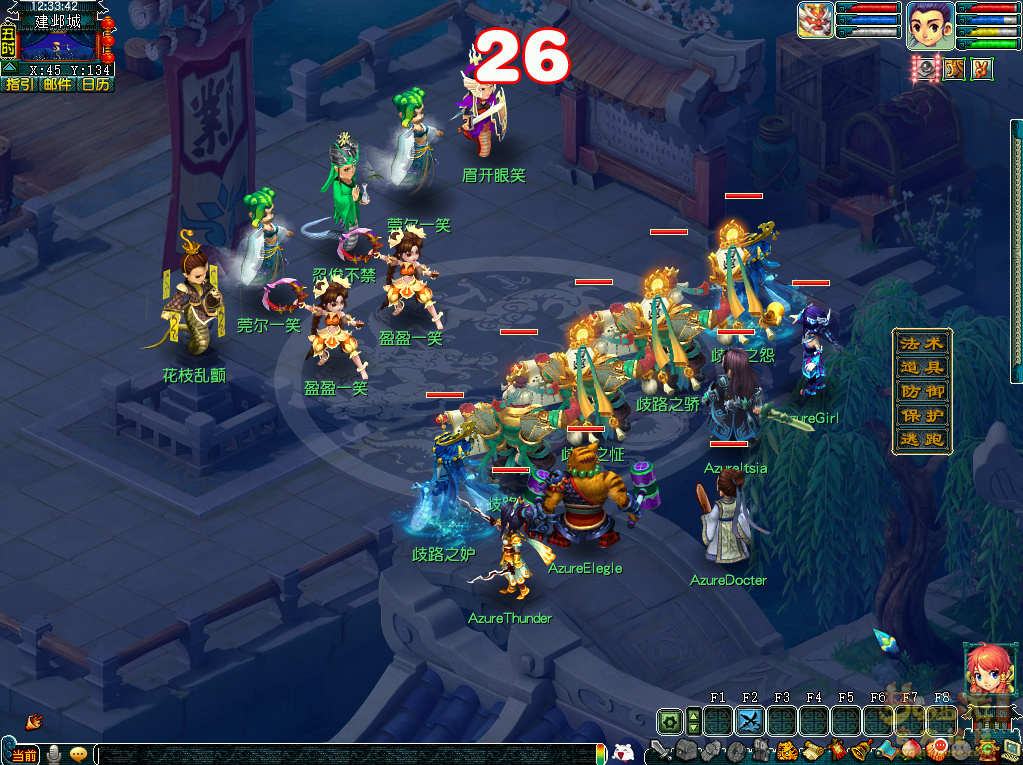The height and width of the screenshot is (765, 1023).
Task: Open the 道具 (Item) battle command
Action: coord(921,368)
